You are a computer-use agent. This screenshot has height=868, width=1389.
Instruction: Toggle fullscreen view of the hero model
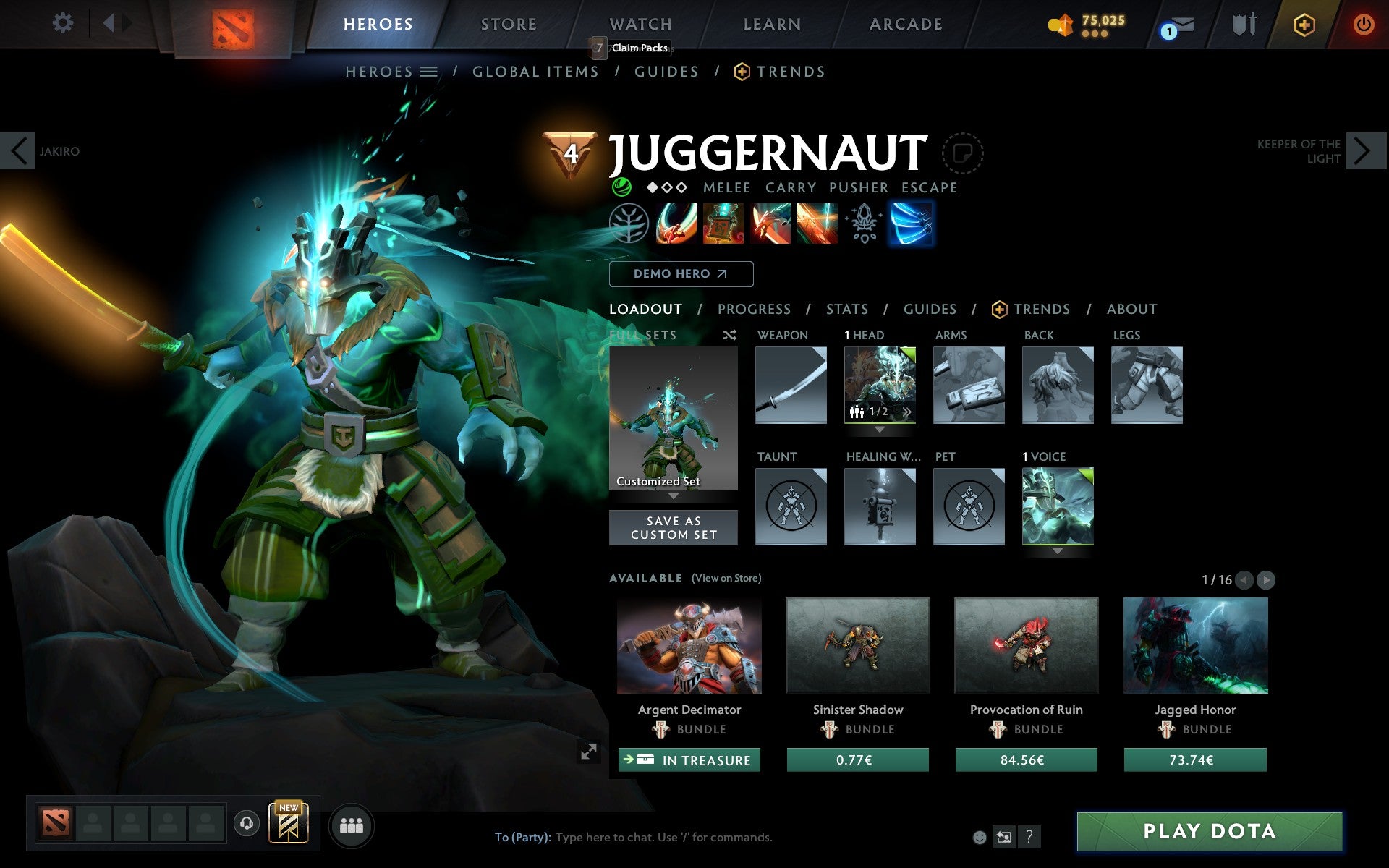pyautogui.click(x=590, y=753)
